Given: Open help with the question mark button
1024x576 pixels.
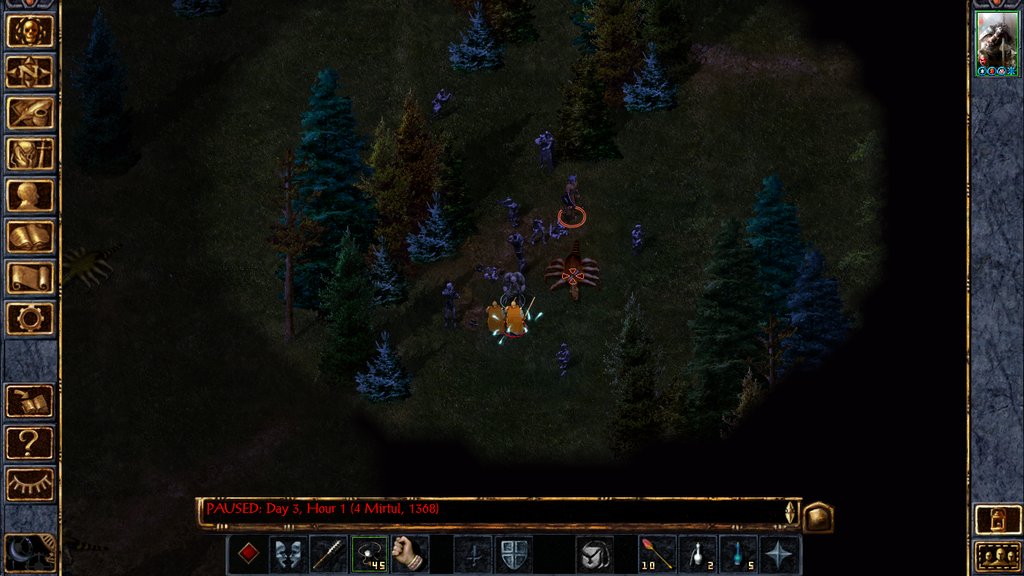Looking at the screenshot, I should [30, 442].
